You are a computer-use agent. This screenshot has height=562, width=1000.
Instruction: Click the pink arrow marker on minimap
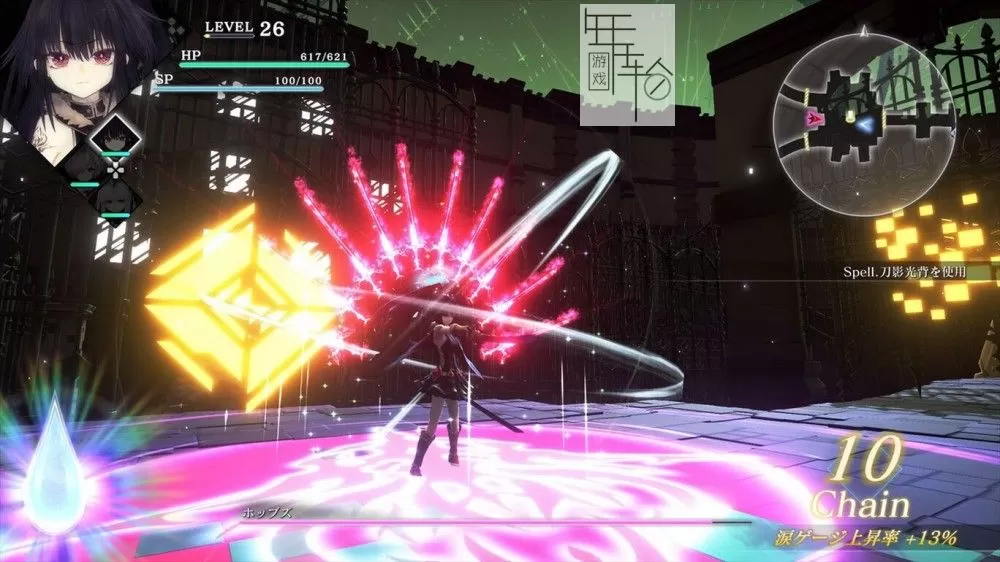[x=816, y=118]
